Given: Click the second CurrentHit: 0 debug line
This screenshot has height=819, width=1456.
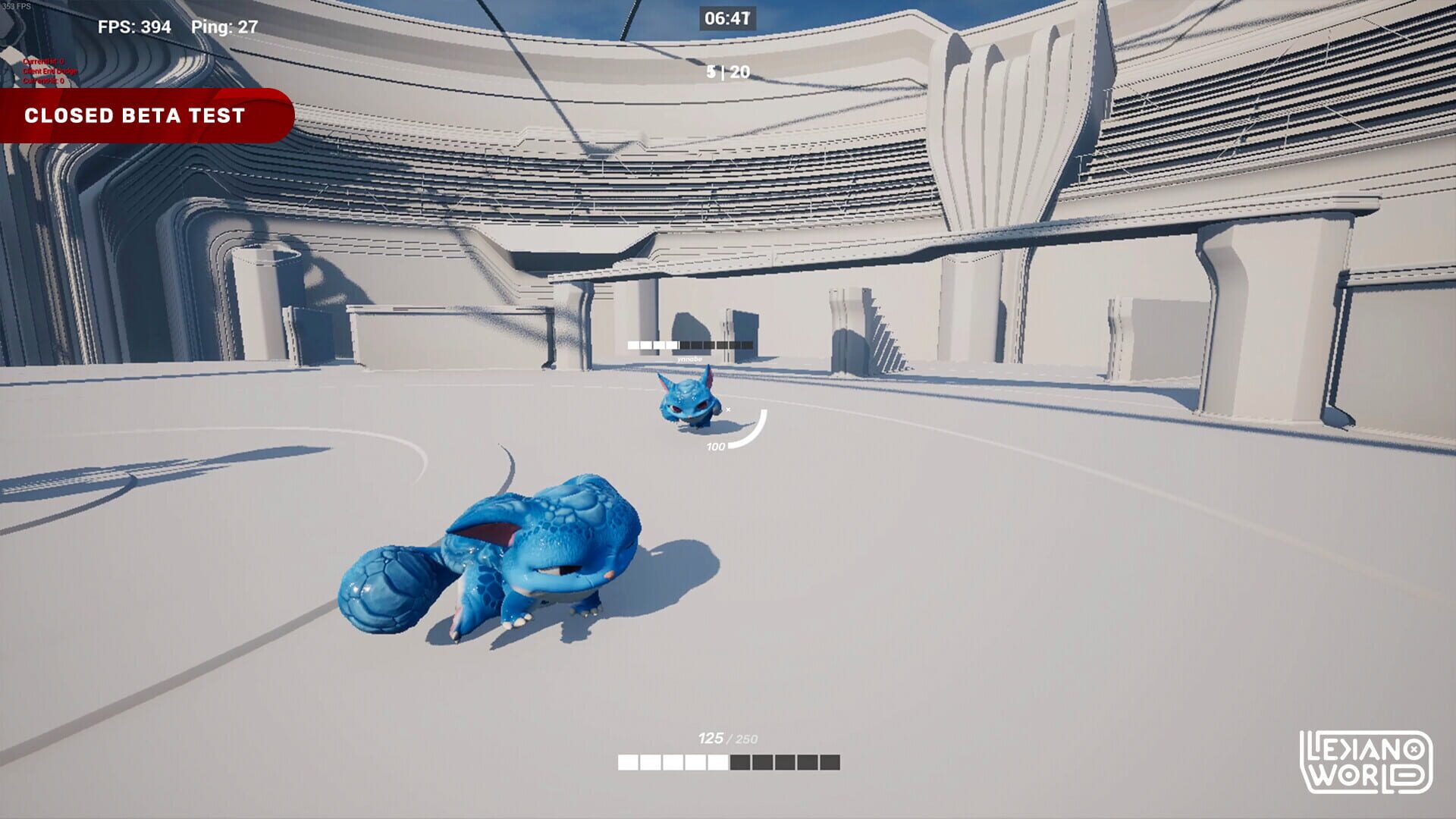Looking at the screenshot, I should pos(44,80).
